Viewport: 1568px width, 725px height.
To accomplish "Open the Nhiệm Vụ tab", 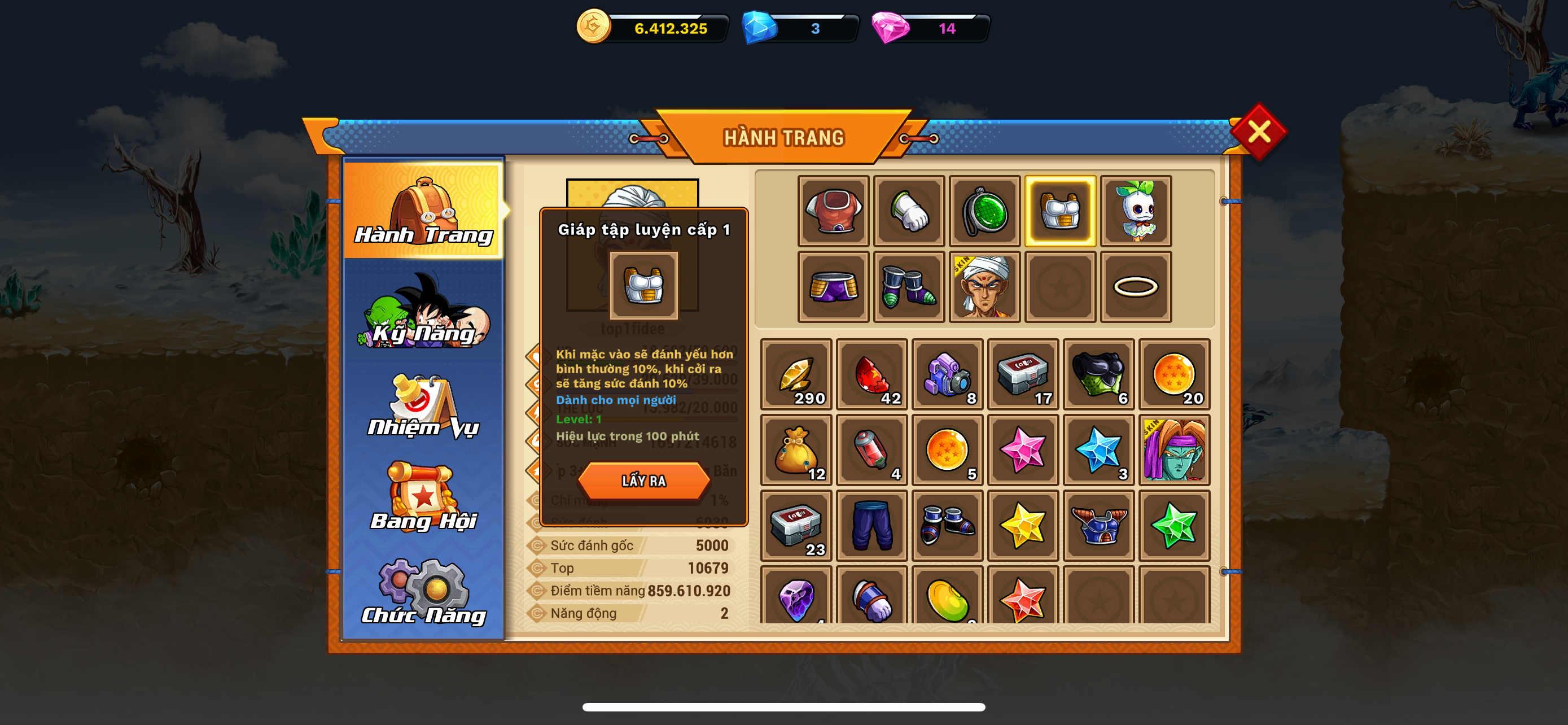I will point(424,406).
